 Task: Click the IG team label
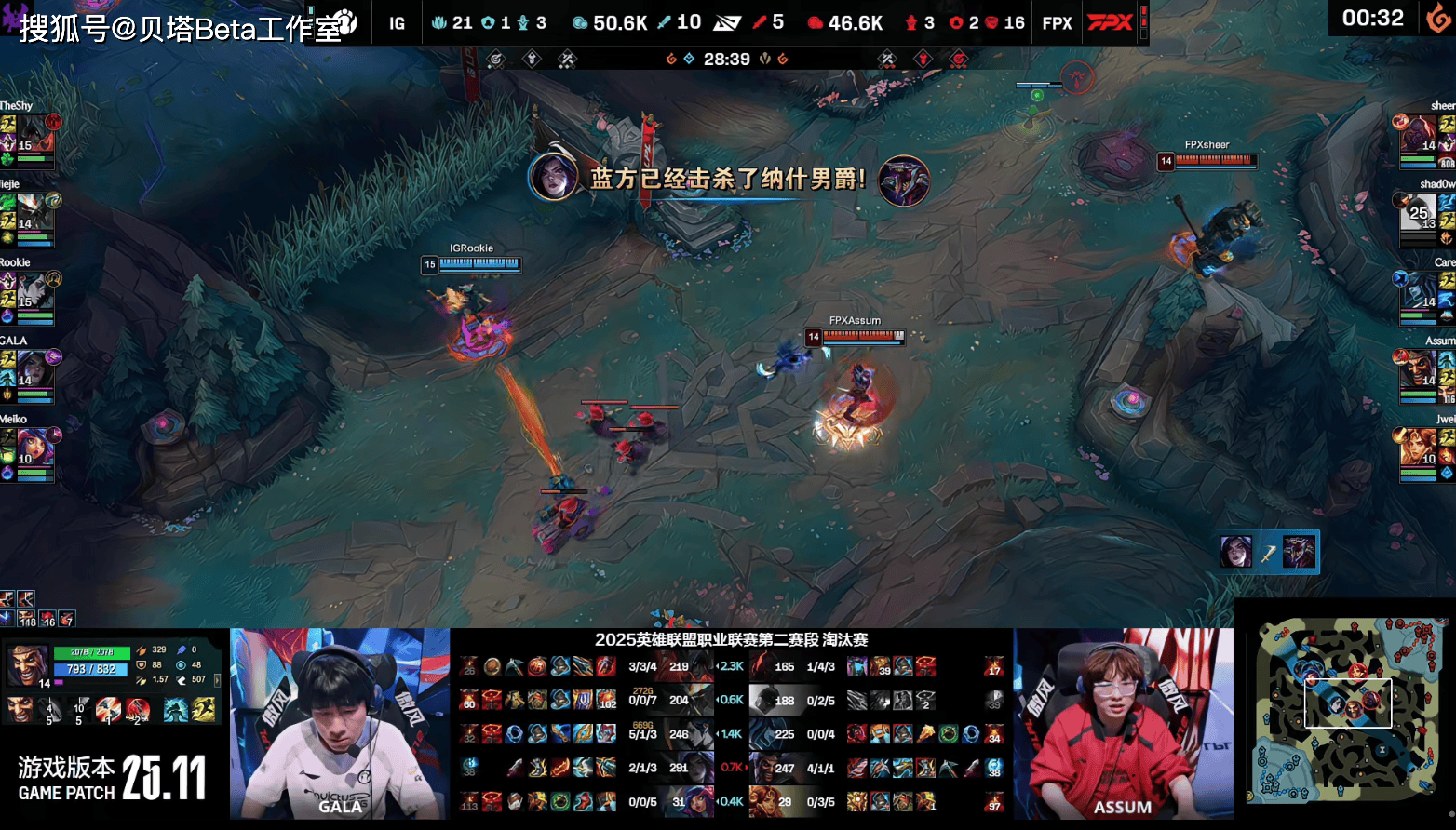point(398,23)
